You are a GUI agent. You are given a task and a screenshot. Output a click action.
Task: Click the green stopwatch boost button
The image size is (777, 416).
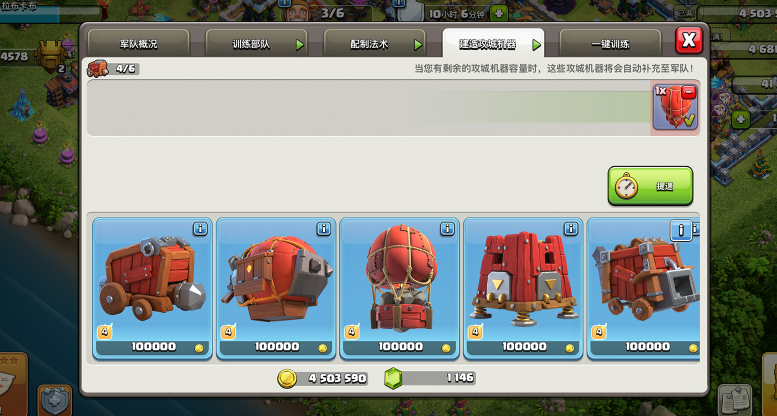click(x=650, y=186)
